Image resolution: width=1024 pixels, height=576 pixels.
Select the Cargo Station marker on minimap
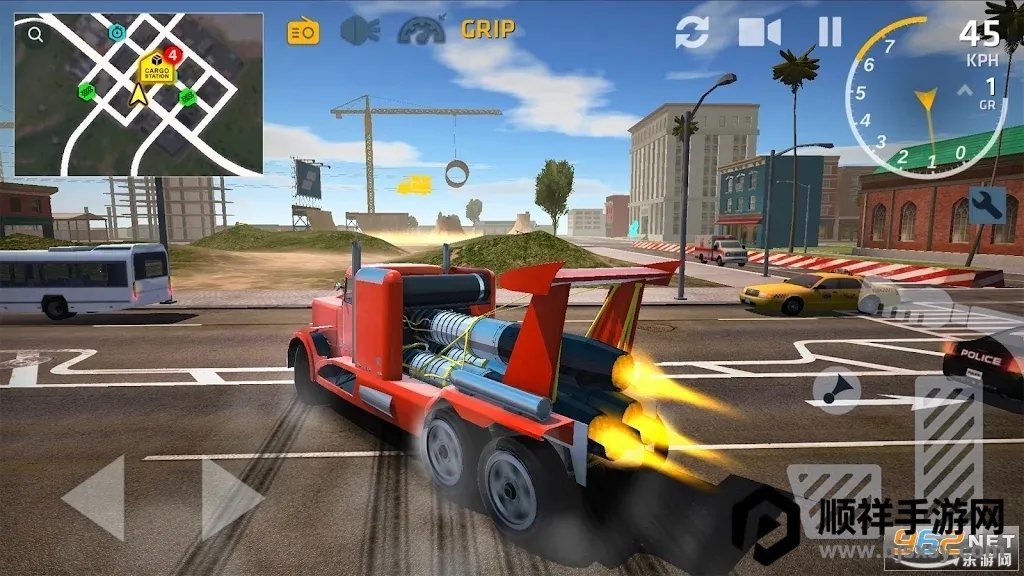(x=156, y=68)
